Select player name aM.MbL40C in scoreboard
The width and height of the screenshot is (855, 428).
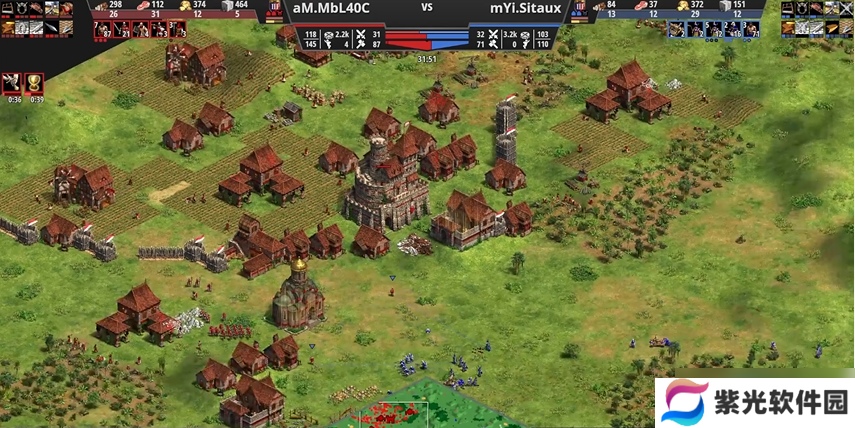[331, 7]
